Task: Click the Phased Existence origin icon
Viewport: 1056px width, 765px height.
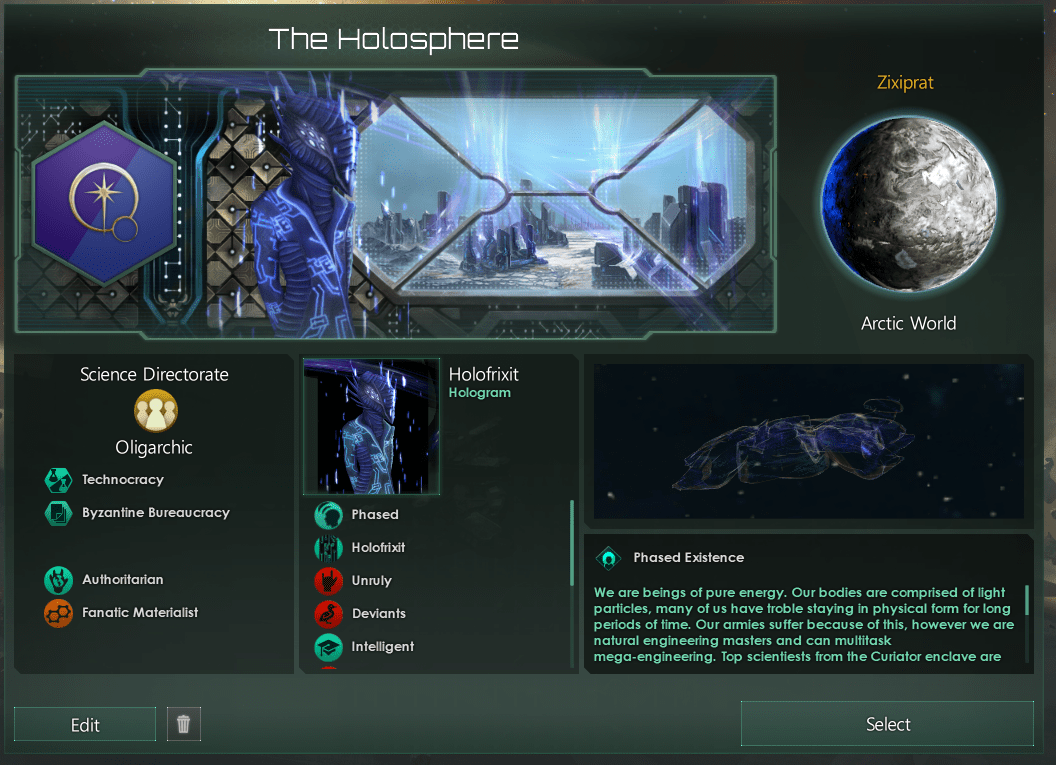Action: [608, 558]
